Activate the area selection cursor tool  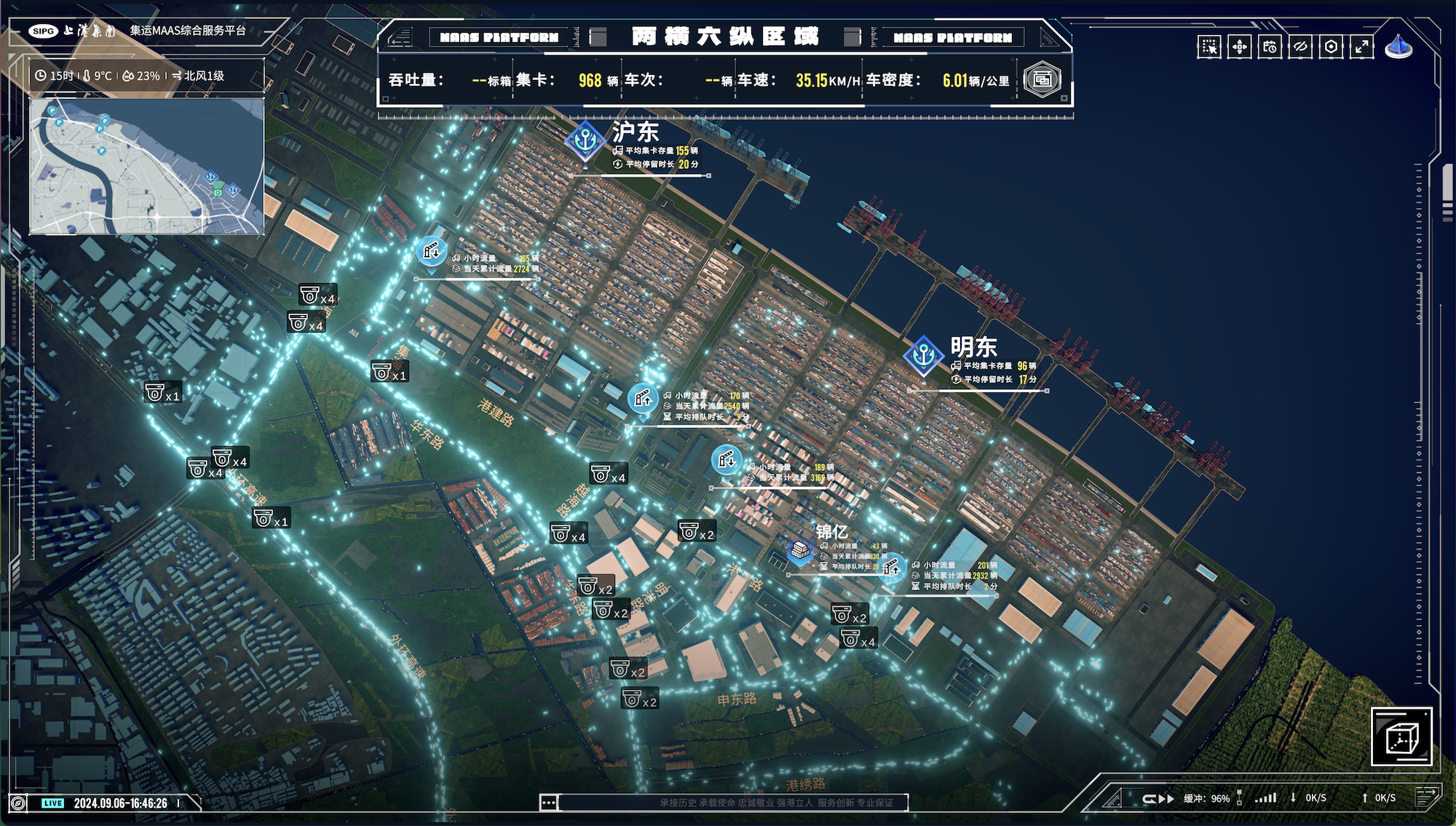pyautogui.click(x=1209, y=47)
